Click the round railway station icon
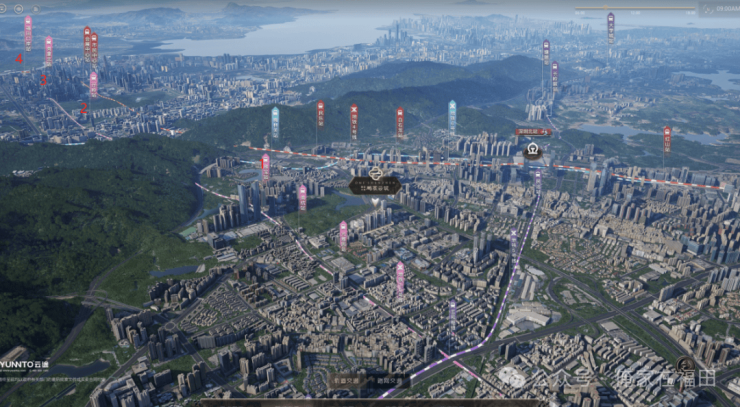 tap(533, 151)
